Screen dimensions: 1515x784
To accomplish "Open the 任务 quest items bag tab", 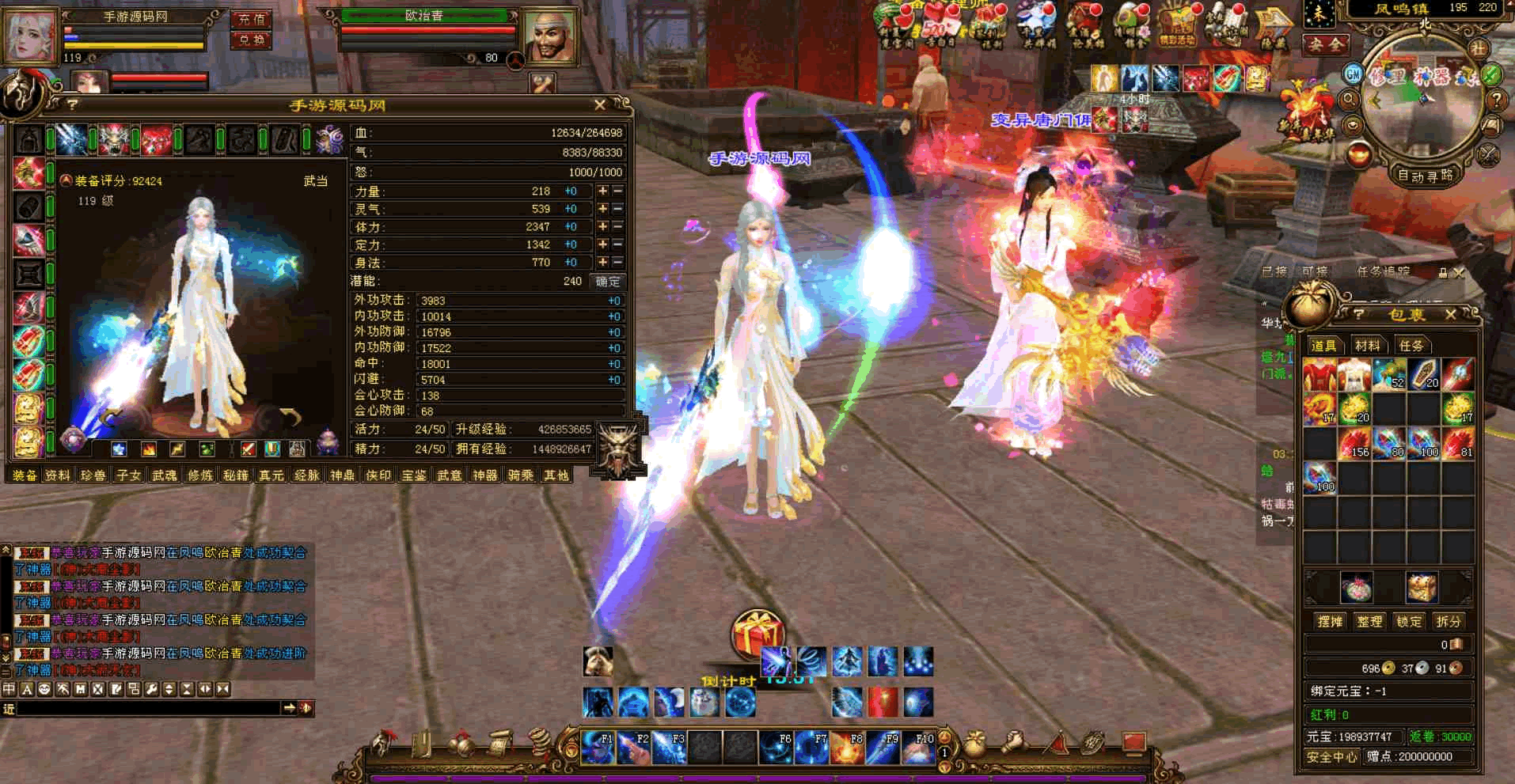I will [1411, 345].
